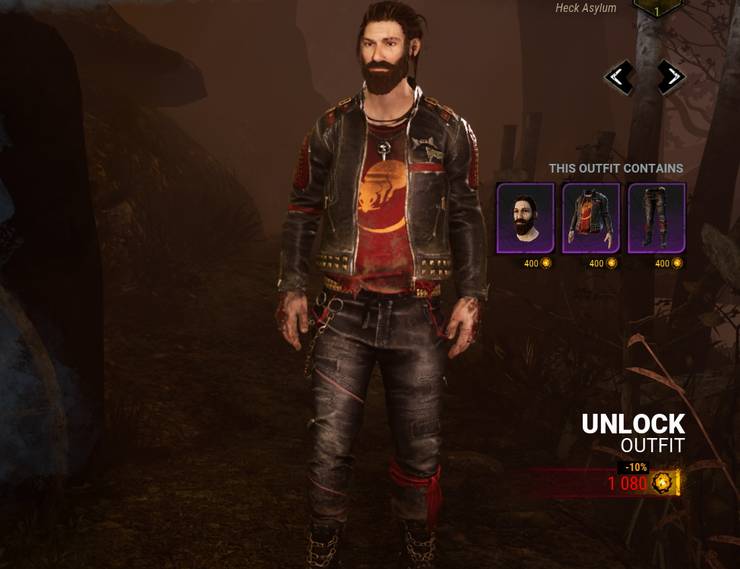740x569 pixels.
Task: Select the bearded head cosmetic piece
Action: (x=525, y=218)
